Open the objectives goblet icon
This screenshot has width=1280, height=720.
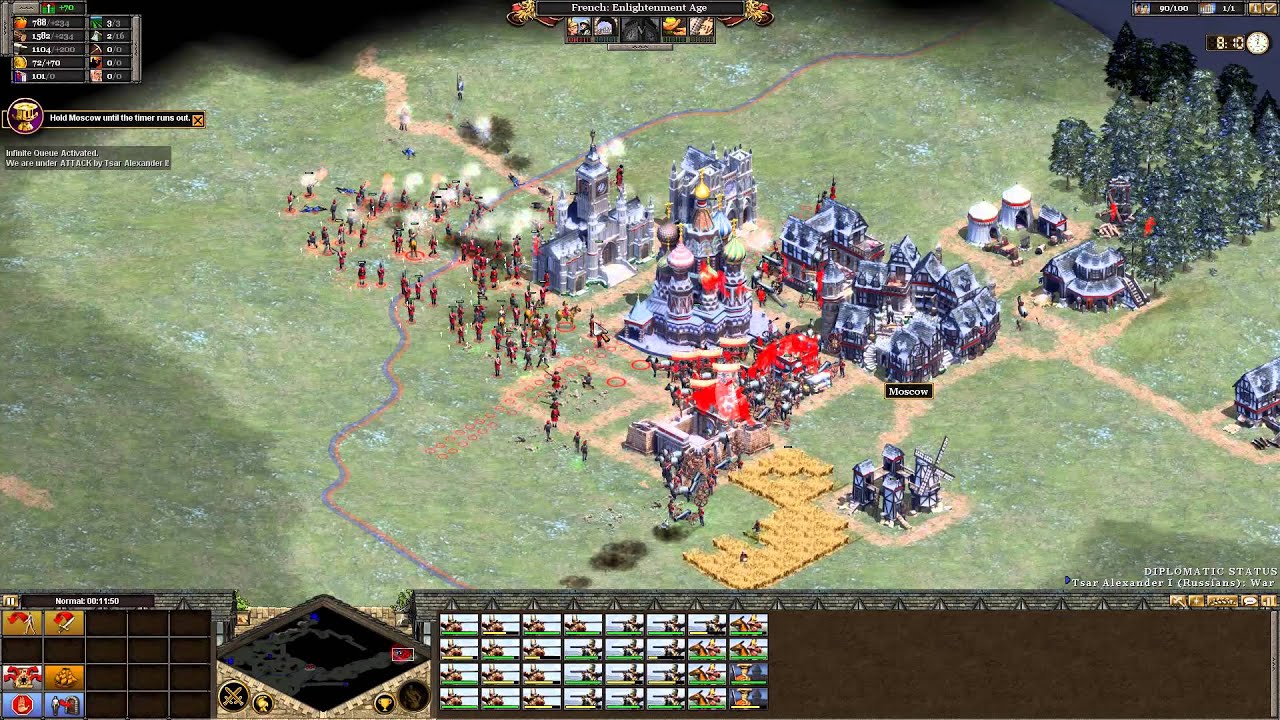tap(25, 117)
